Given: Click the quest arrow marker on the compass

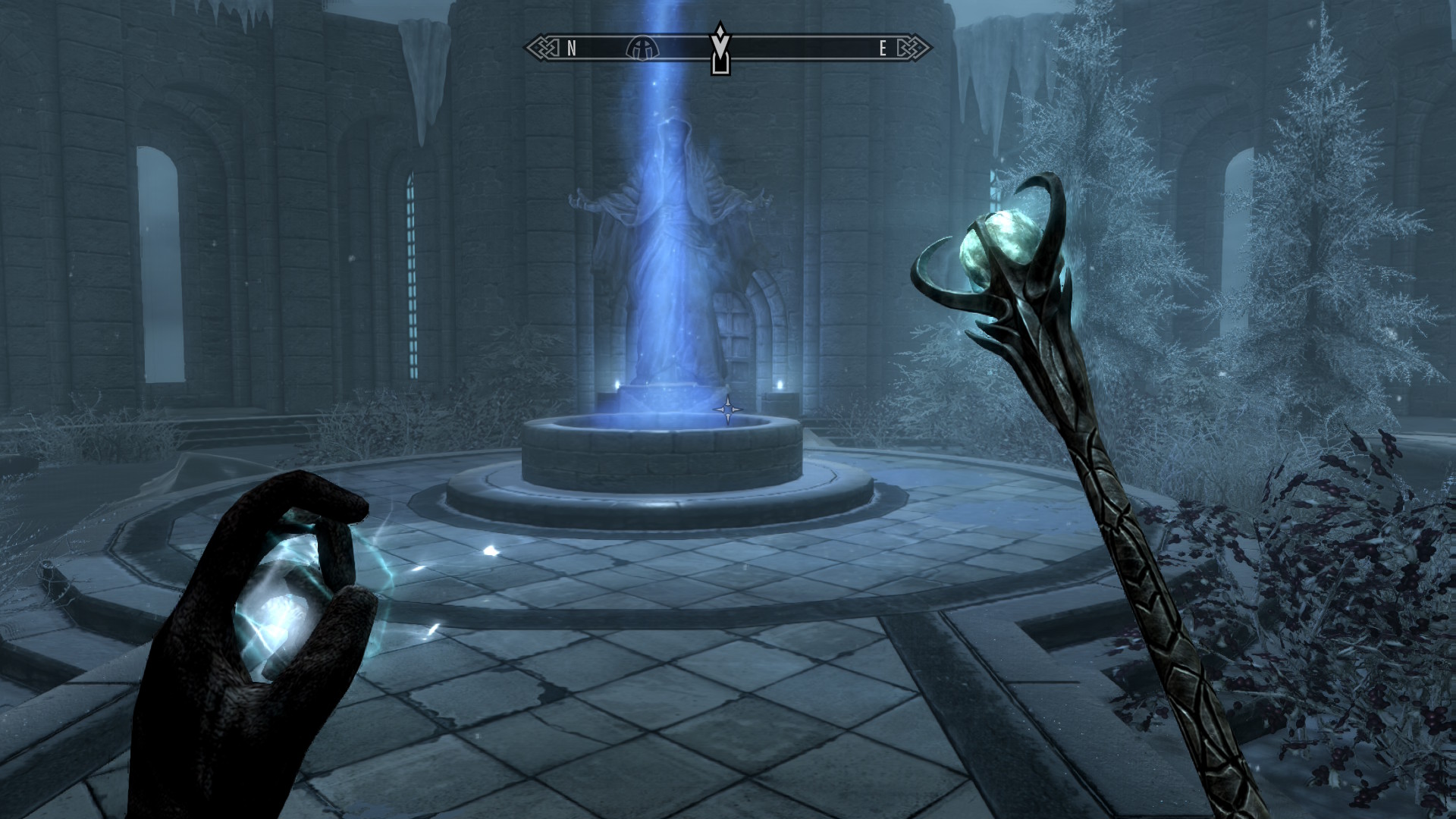Looking at the screenshot, I should point(719,48).
